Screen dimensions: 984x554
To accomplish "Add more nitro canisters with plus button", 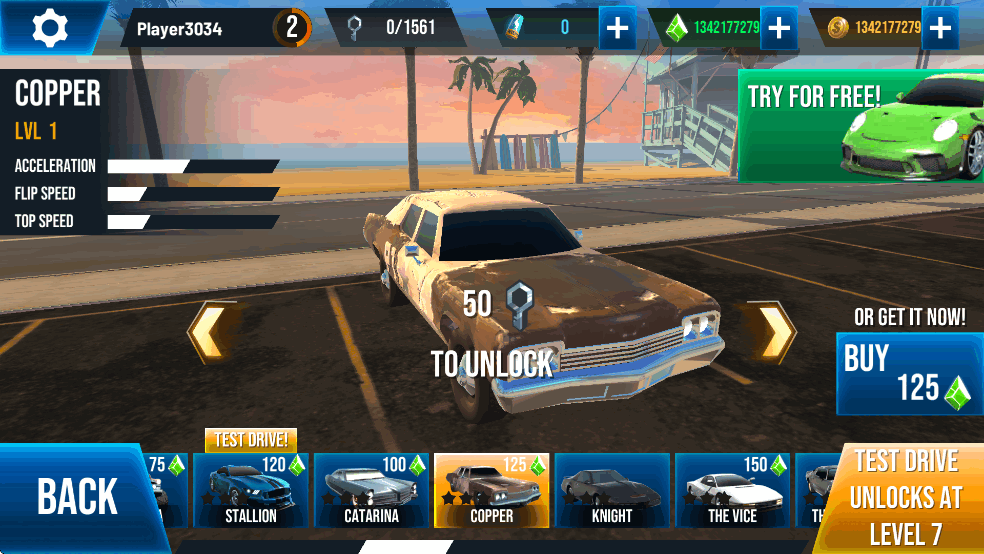I will click(x=618, y=28).
